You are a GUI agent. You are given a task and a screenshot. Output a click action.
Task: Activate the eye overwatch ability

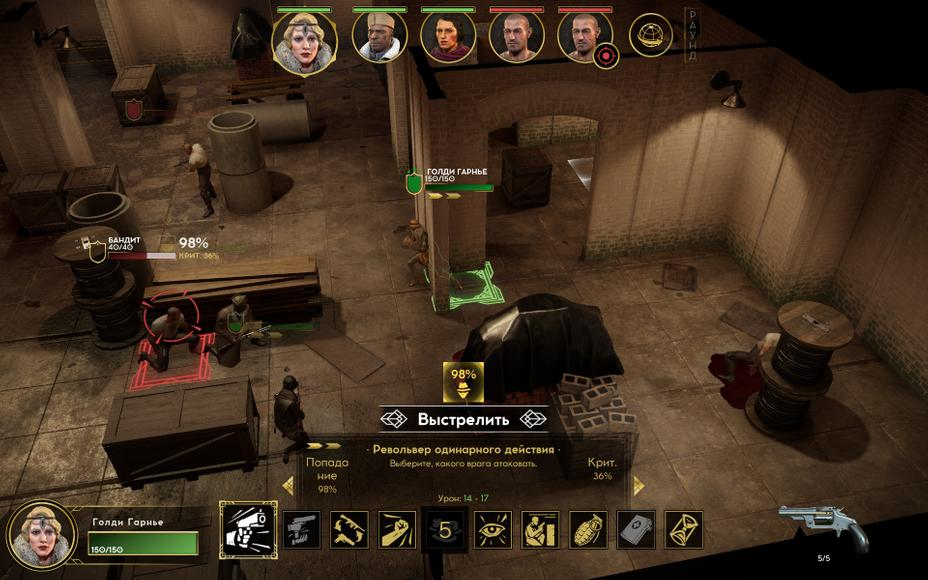(493, 530)
